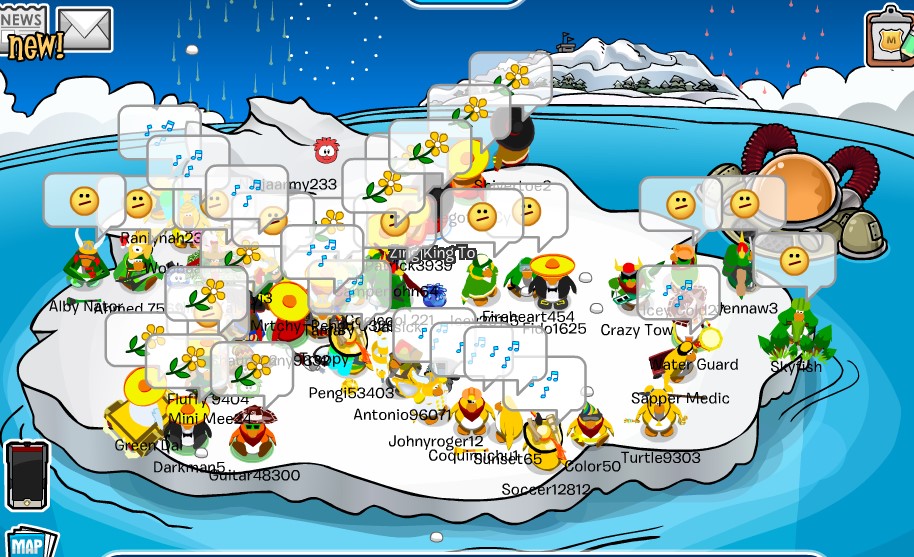Open the spy phone
Screen dimensions: 914x557
[x=28, y=475]
